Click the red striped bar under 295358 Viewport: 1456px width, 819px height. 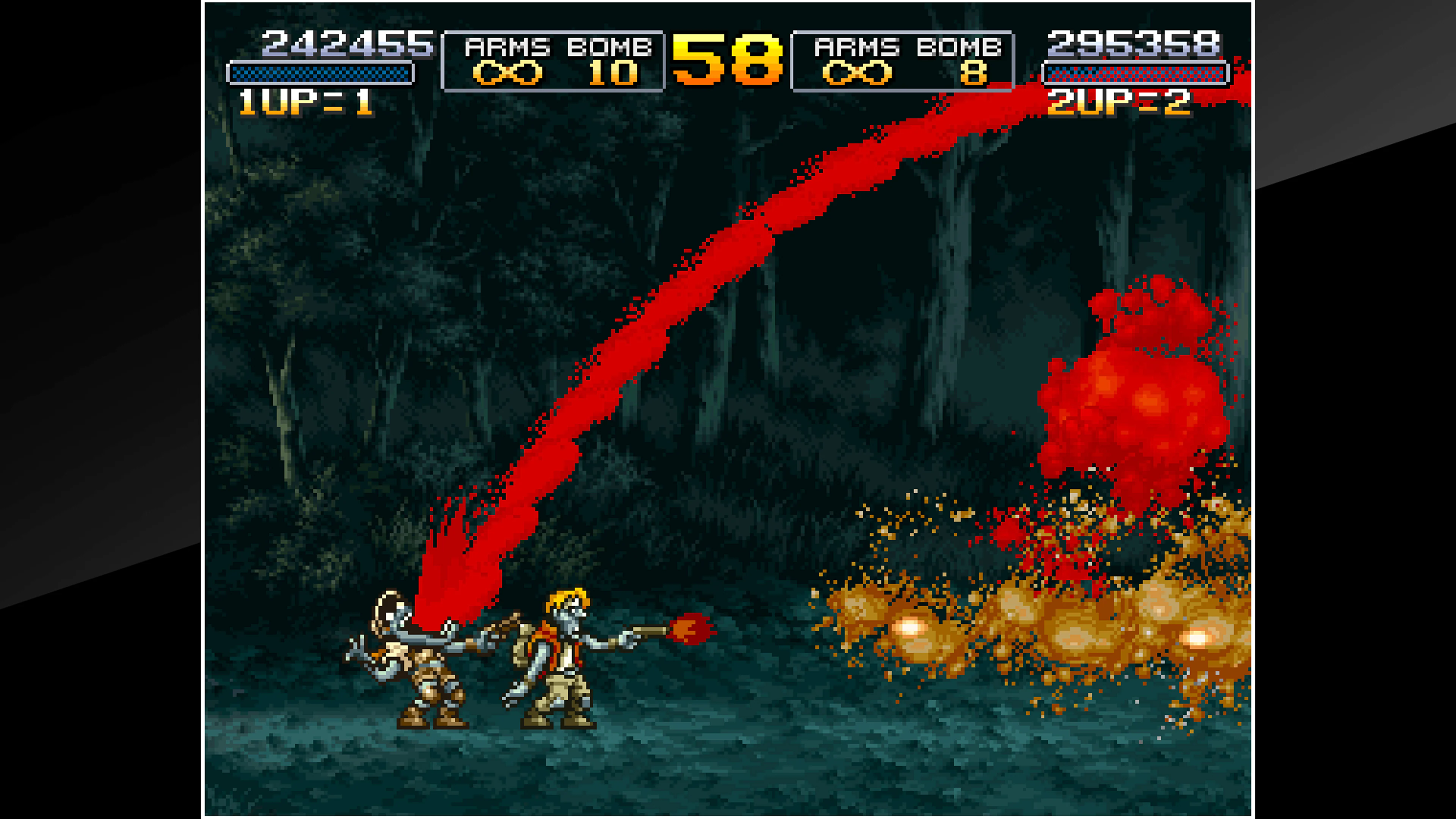pos(1136,72)
